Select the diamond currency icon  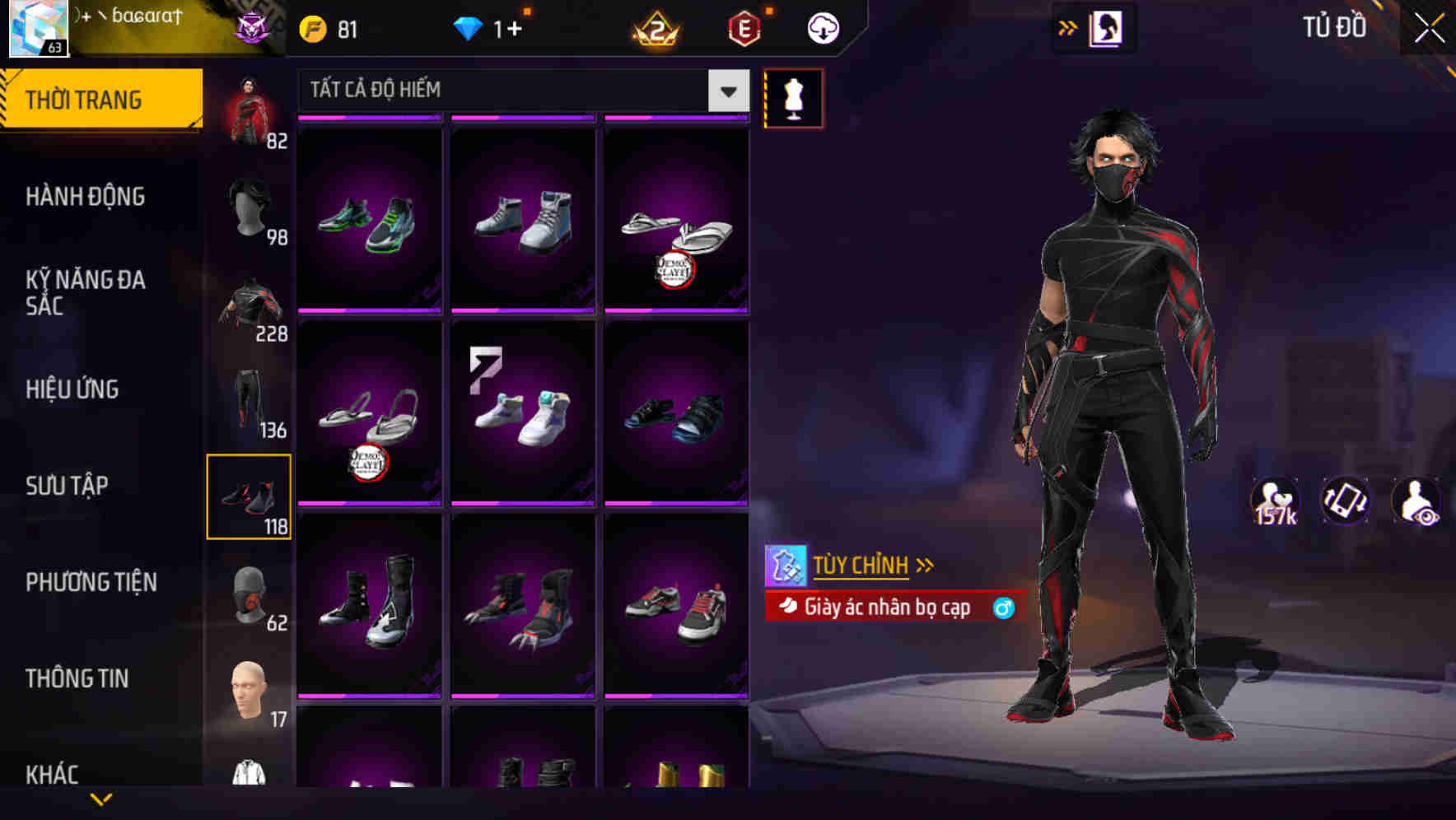click(469, 27)
